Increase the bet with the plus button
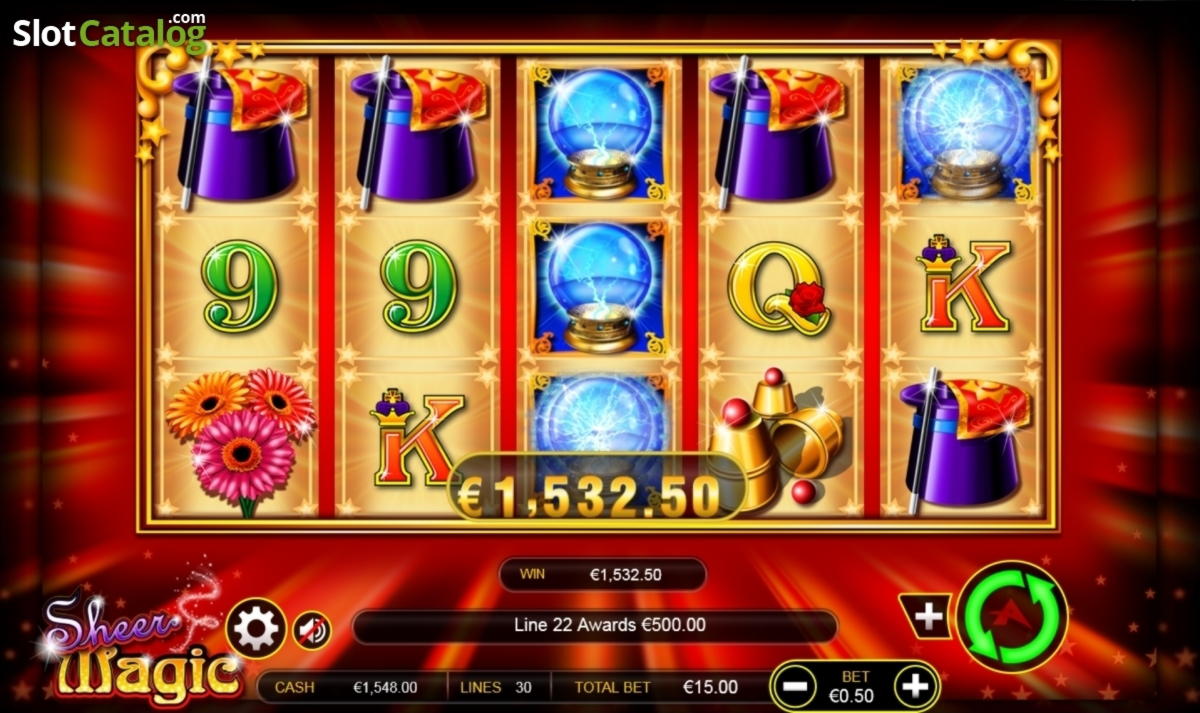This screenshot has width=1200, height=713. tap(915, 687)
